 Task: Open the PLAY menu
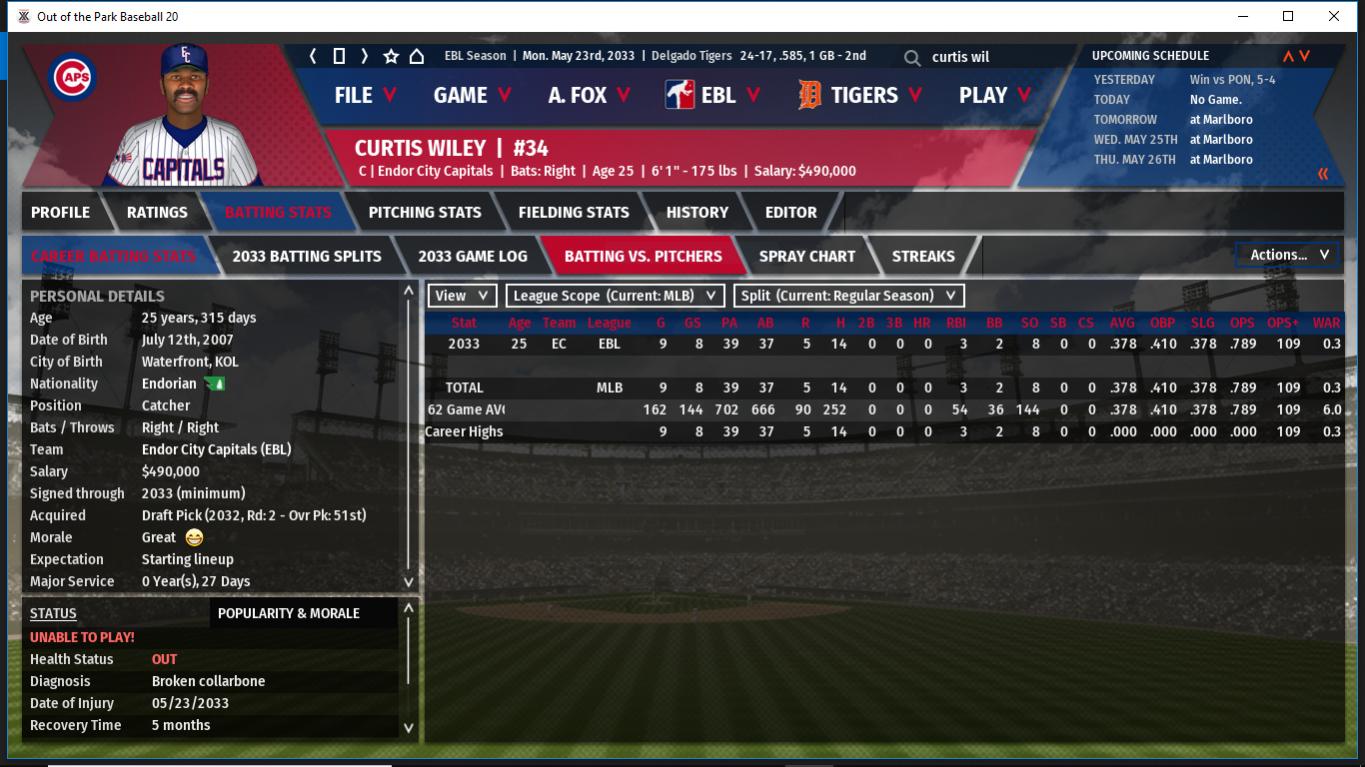click(x=994, y=95)
